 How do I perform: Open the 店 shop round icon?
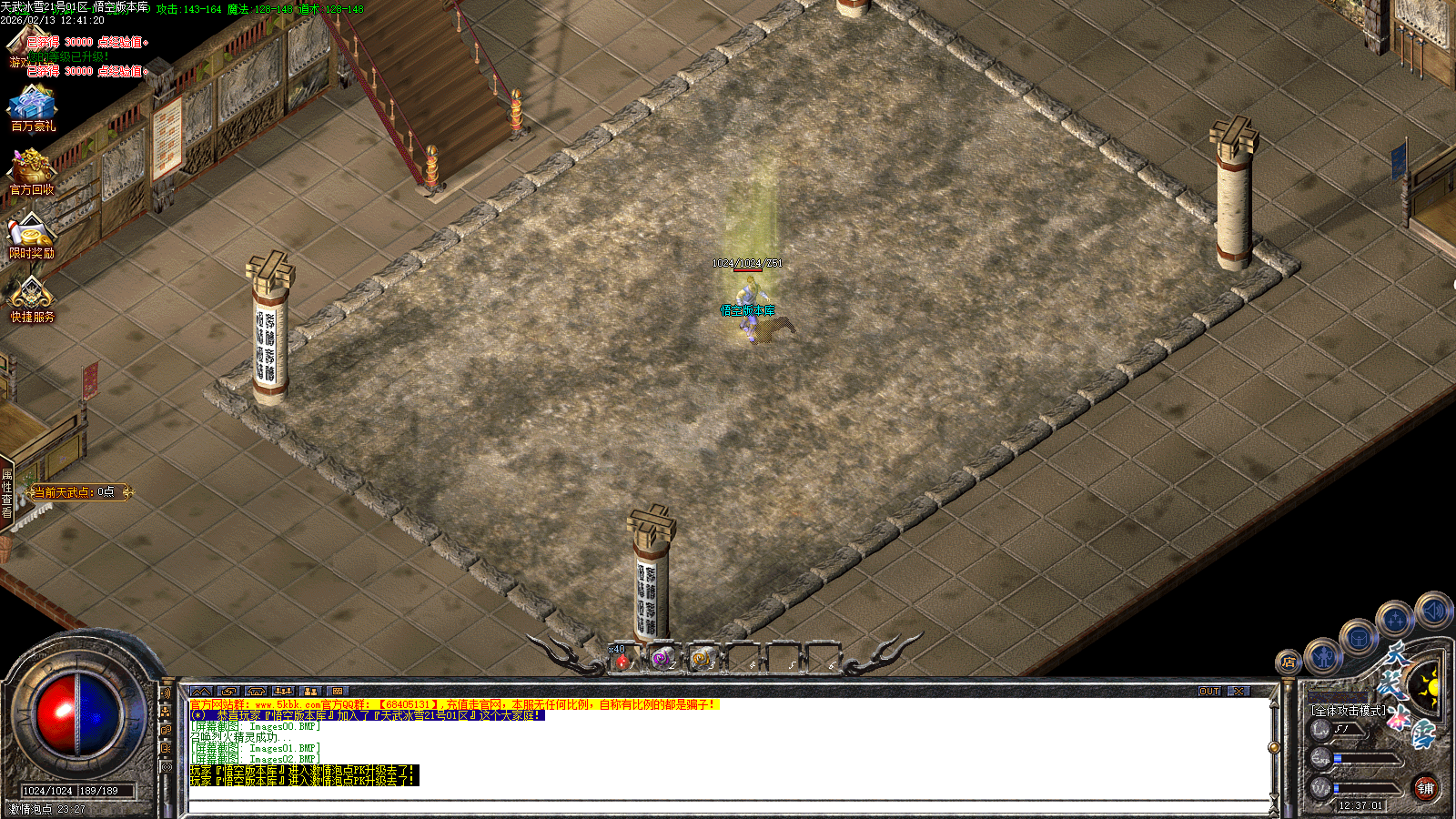pos(1289,661)
